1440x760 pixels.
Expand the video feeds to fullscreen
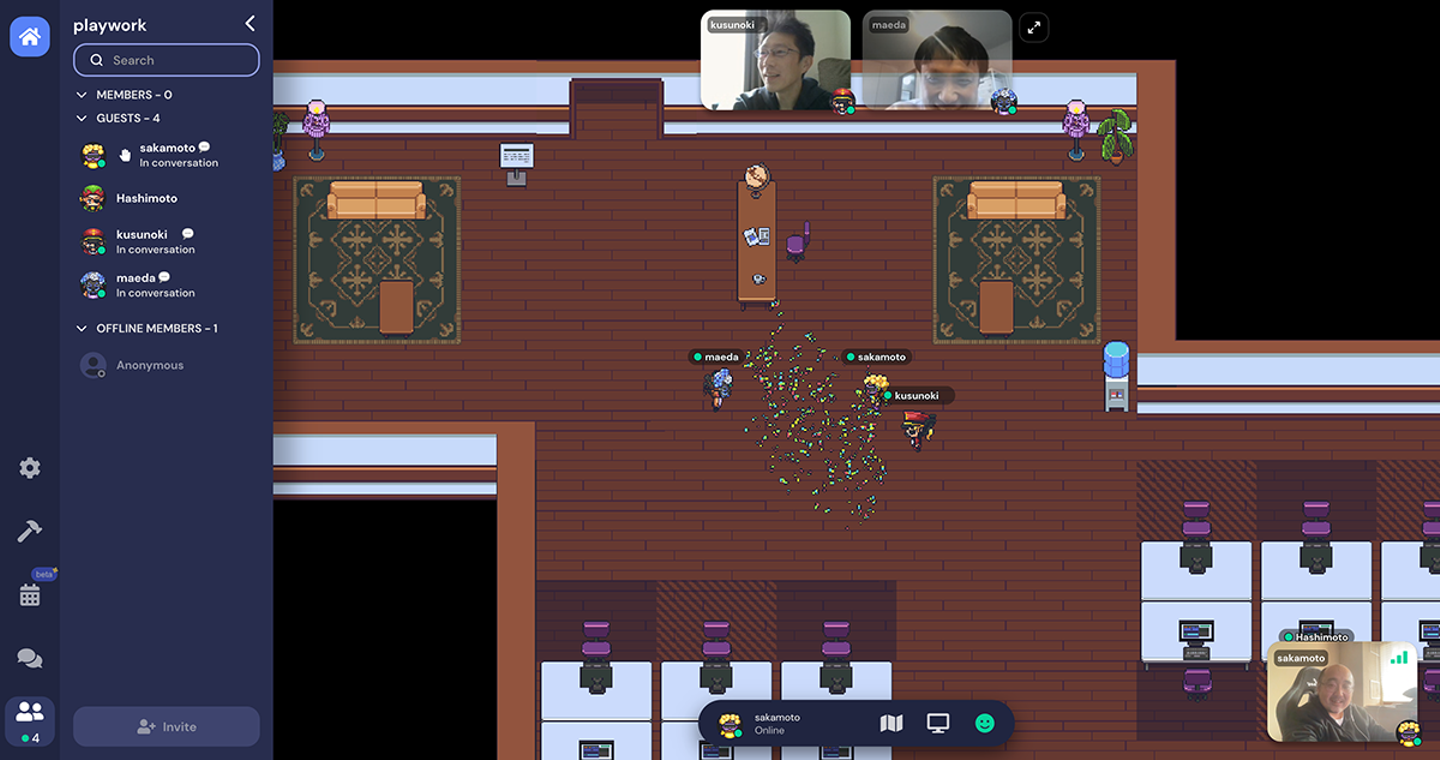[1034, 27]
